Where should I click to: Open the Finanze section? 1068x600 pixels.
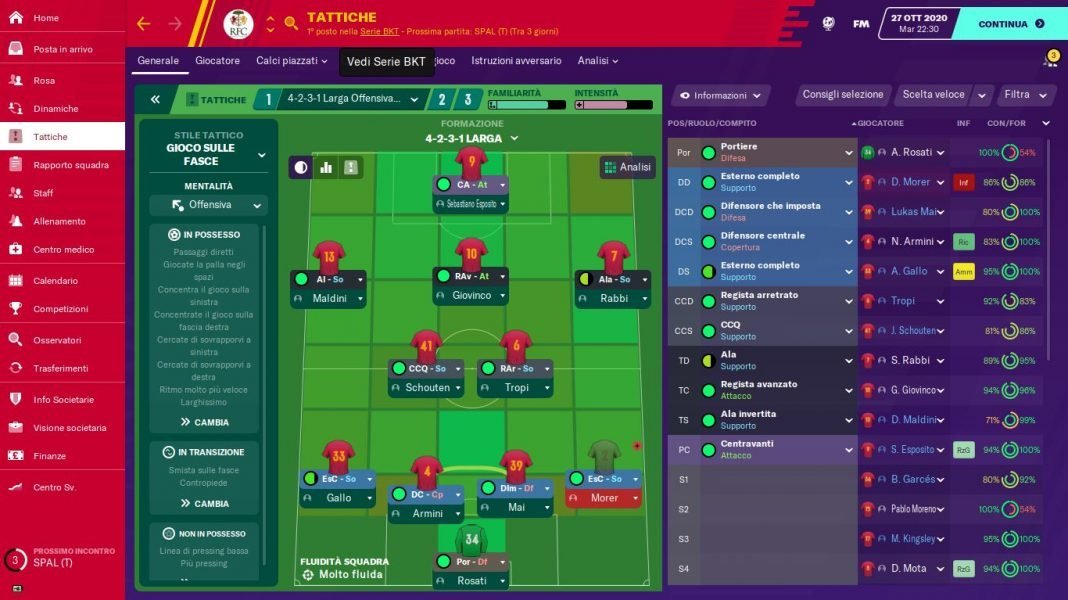(49, 455)
